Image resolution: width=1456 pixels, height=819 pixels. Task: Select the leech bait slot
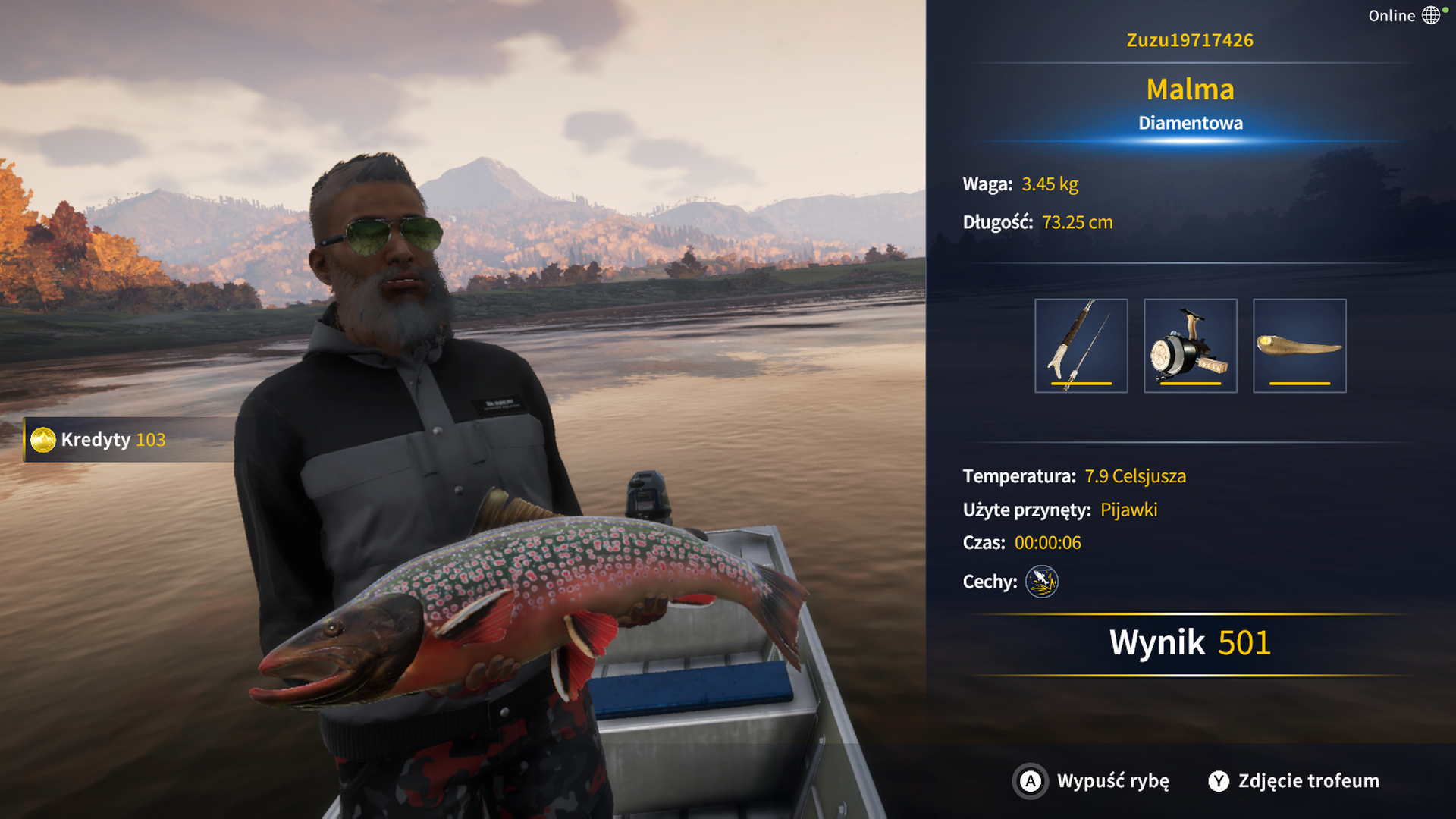click(x=1299, y=346)
